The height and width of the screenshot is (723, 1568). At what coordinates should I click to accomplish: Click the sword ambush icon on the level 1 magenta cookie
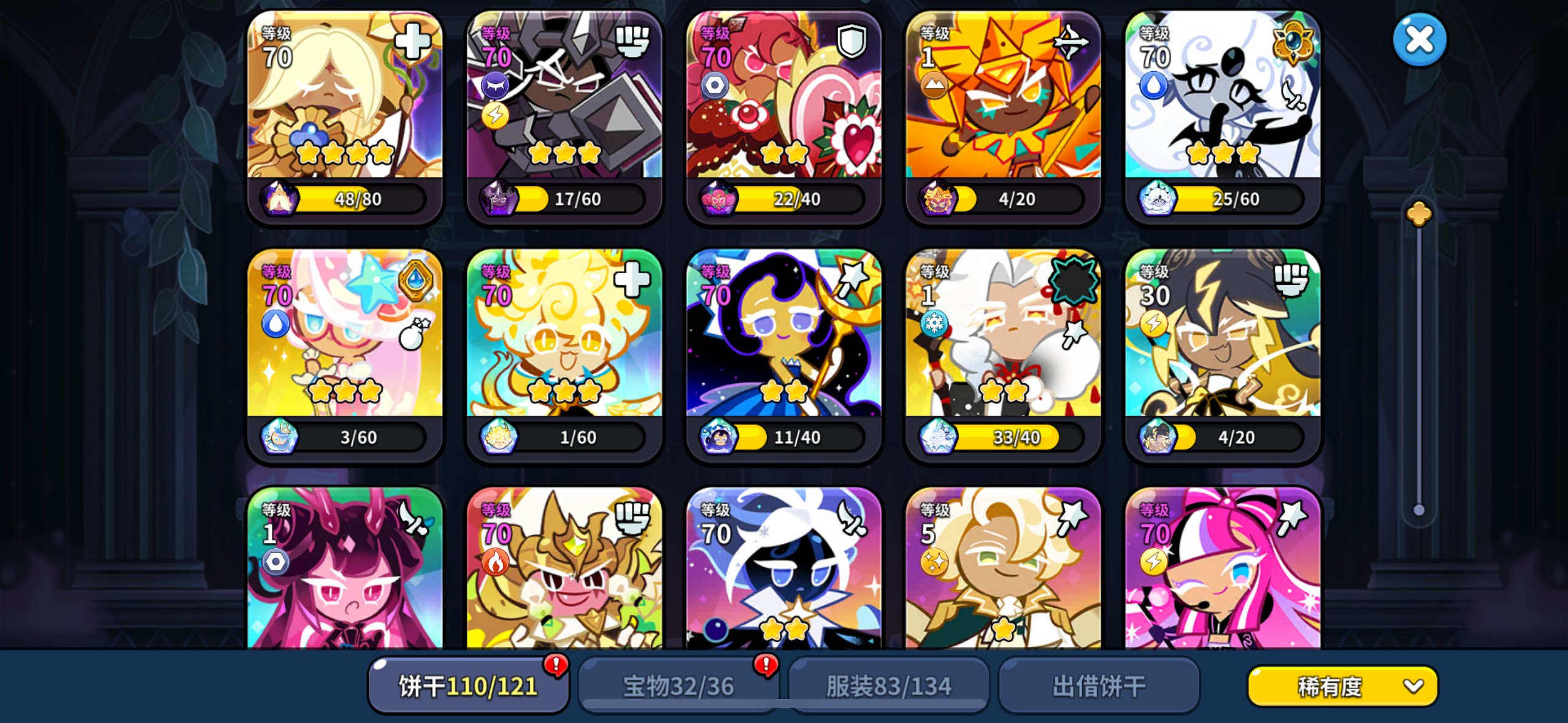tap(414, 518)
